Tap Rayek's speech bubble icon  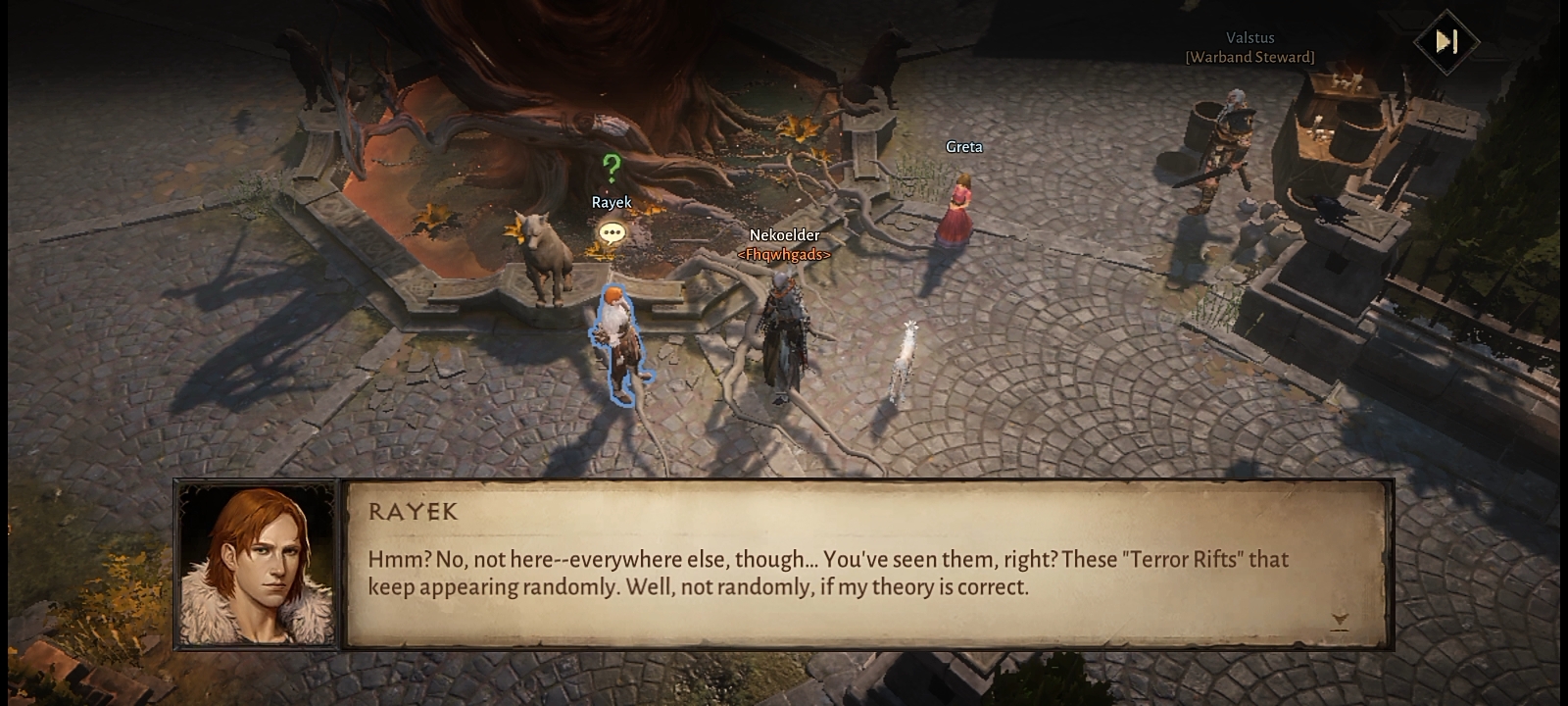612,233
